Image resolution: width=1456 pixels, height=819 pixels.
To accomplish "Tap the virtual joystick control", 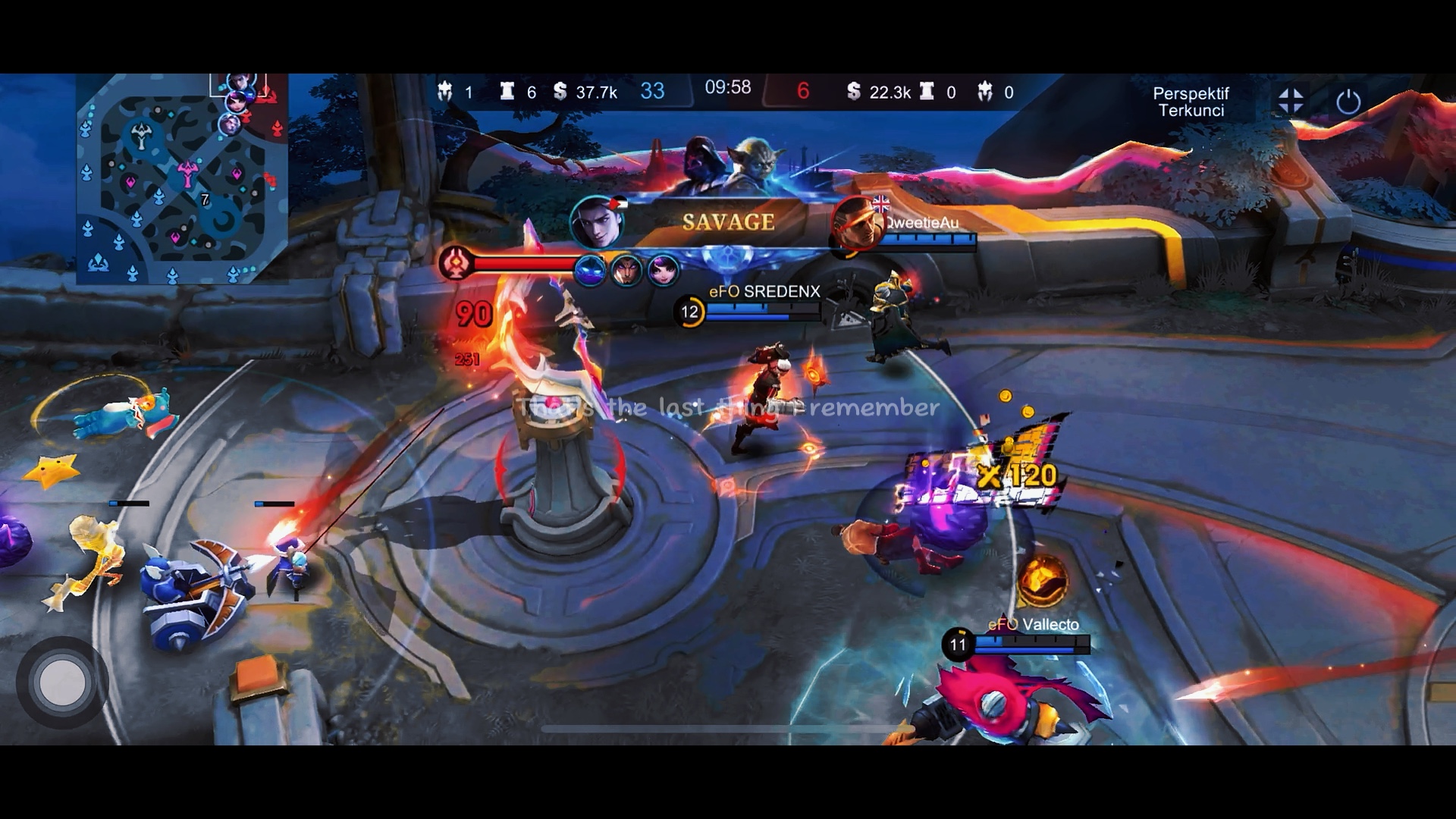I will point(62,682).
